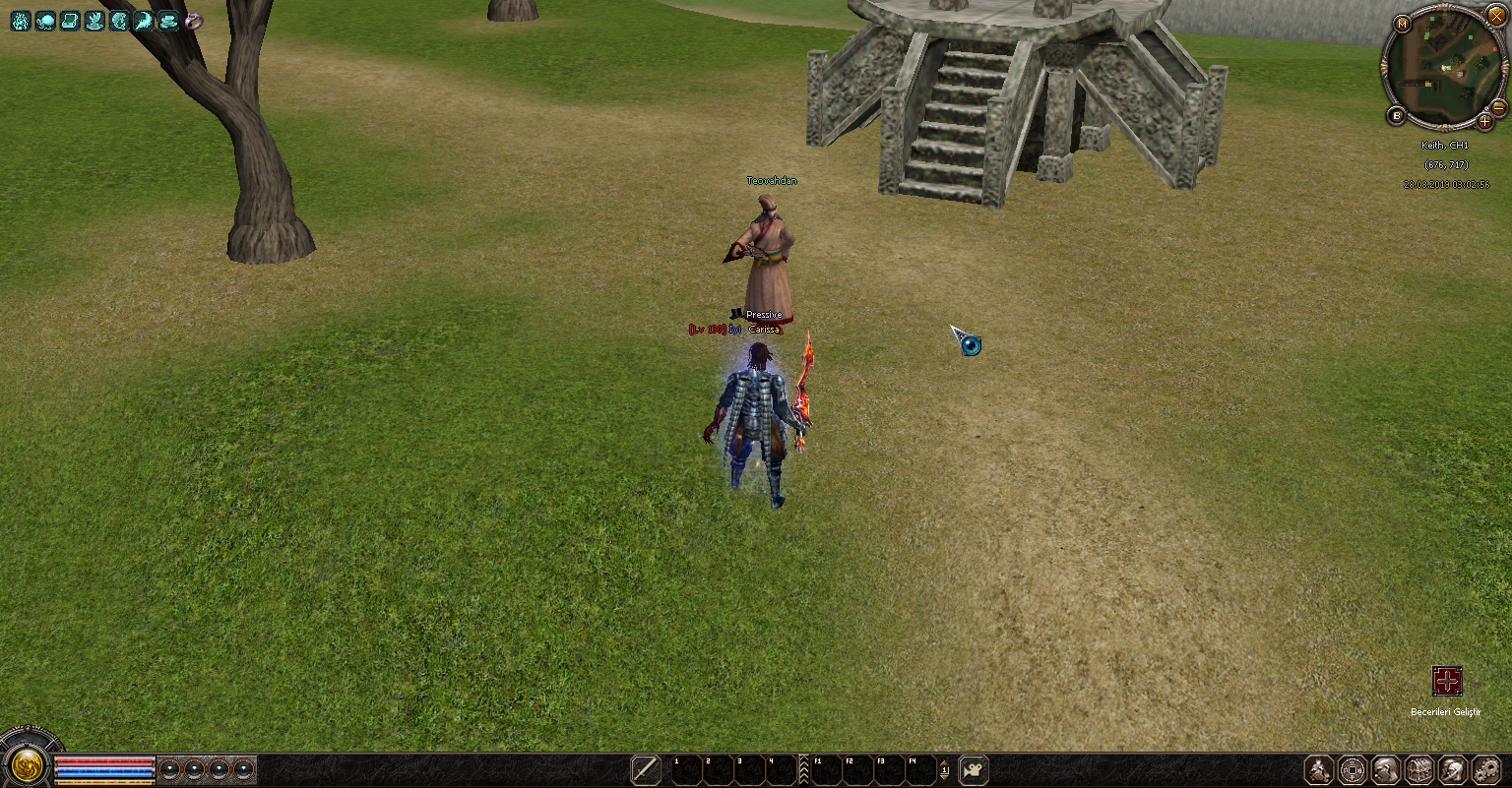Toggle the quickslot page arrows
Viewport: 1512px width, 788px height.
tap(944, 769)
